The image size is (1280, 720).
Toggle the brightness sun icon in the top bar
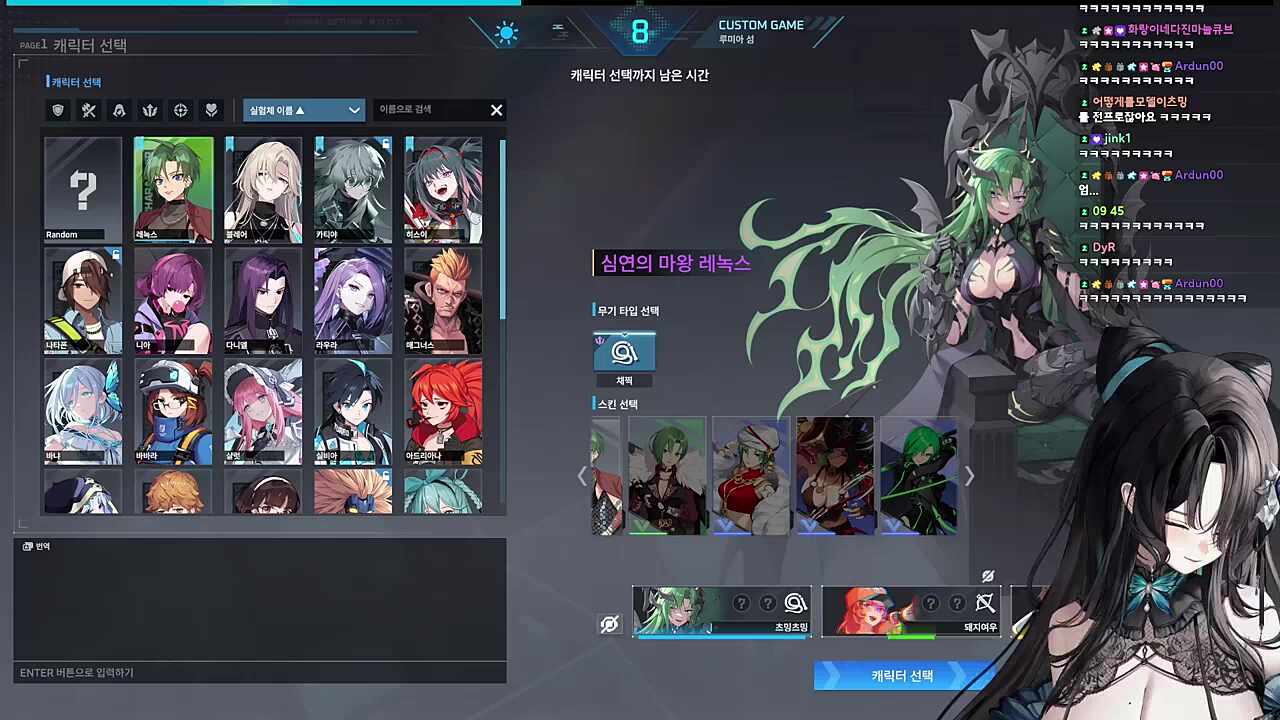[x=506, y=32]
